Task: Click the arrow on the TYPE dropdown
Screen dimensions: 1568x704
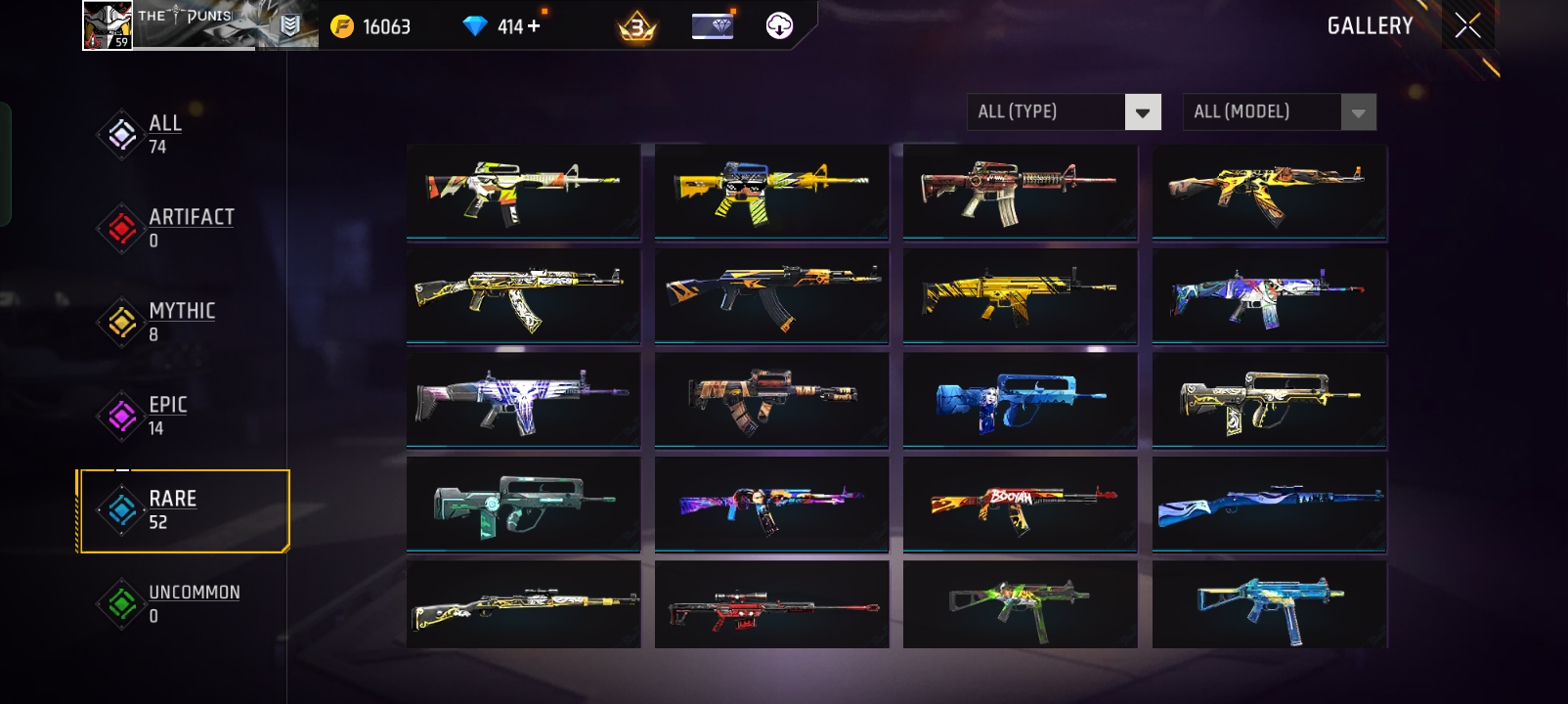Action: 1142,111
